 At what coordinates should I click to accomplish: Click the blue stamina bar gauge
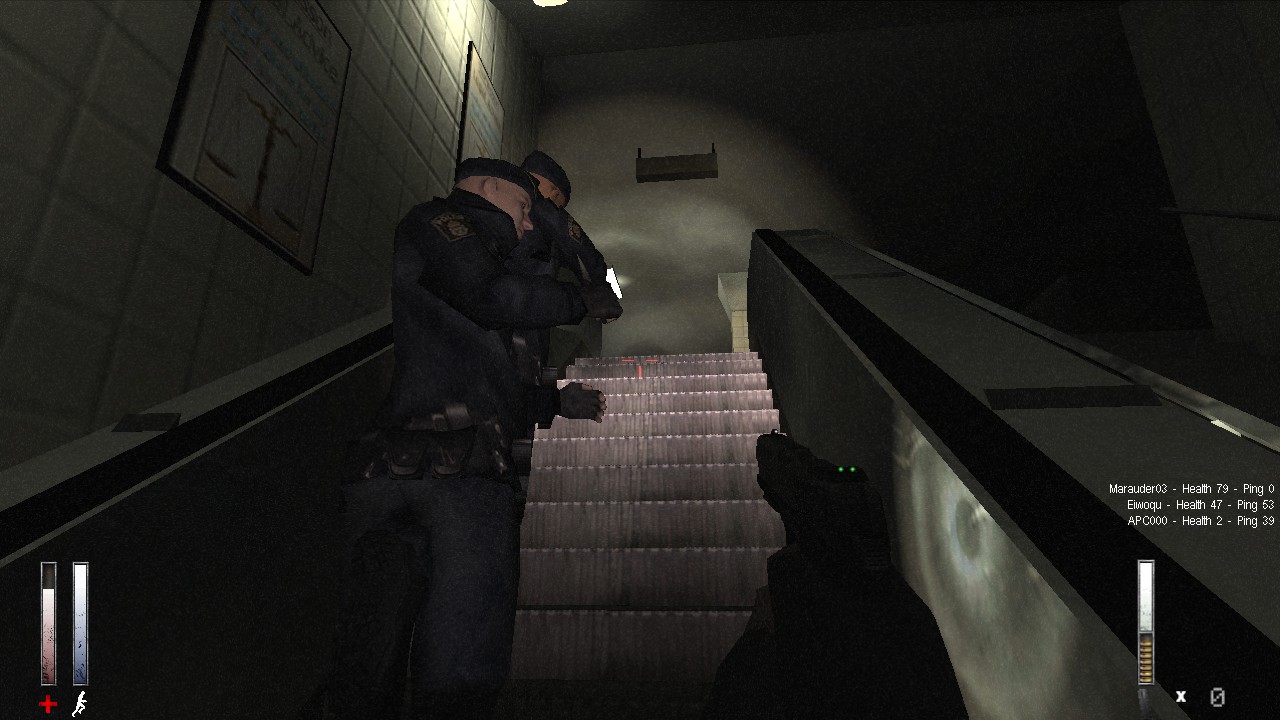click(x=79, y=620)
